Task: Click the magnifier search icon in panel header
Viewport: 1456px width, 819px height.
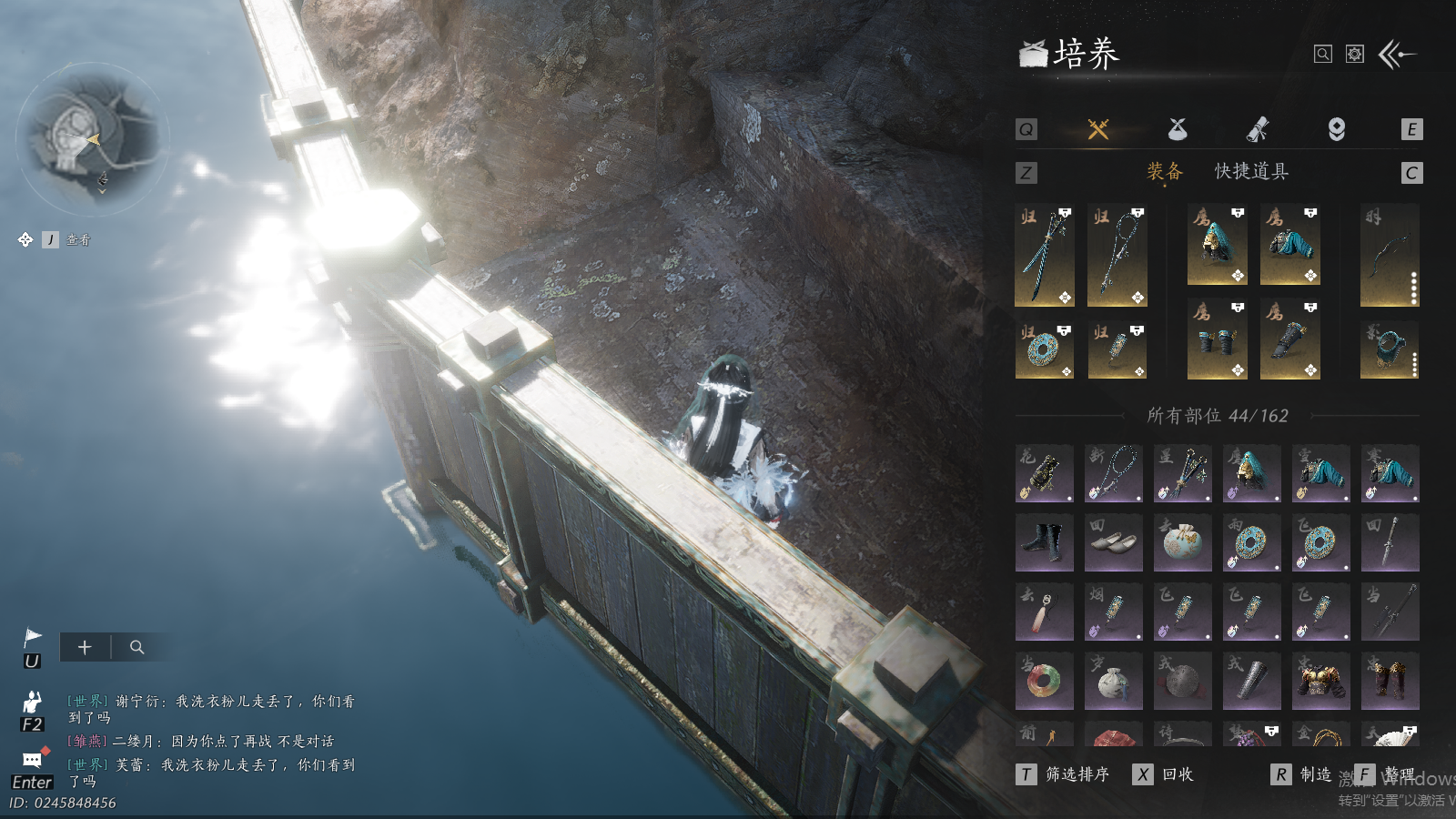Action: click(x=1323, y=55)
